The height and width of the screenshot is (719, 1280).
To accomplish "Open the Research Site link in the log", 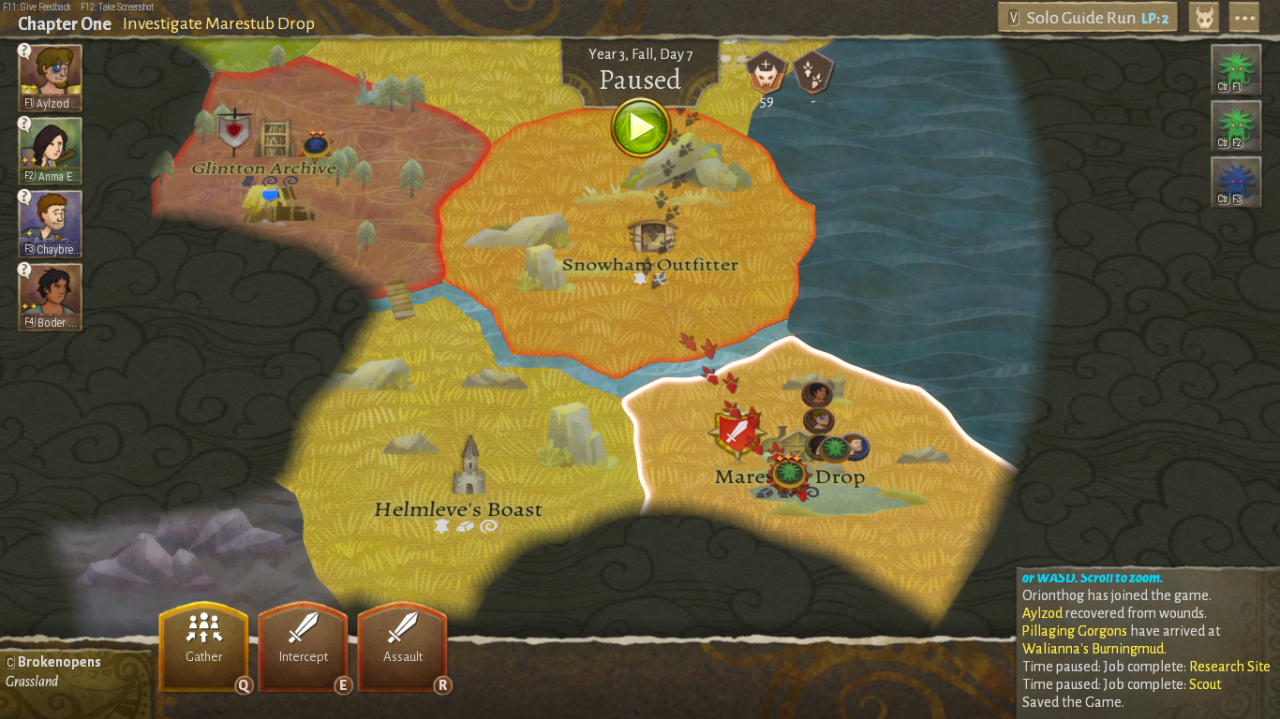I will click(x=1229, y=666).
